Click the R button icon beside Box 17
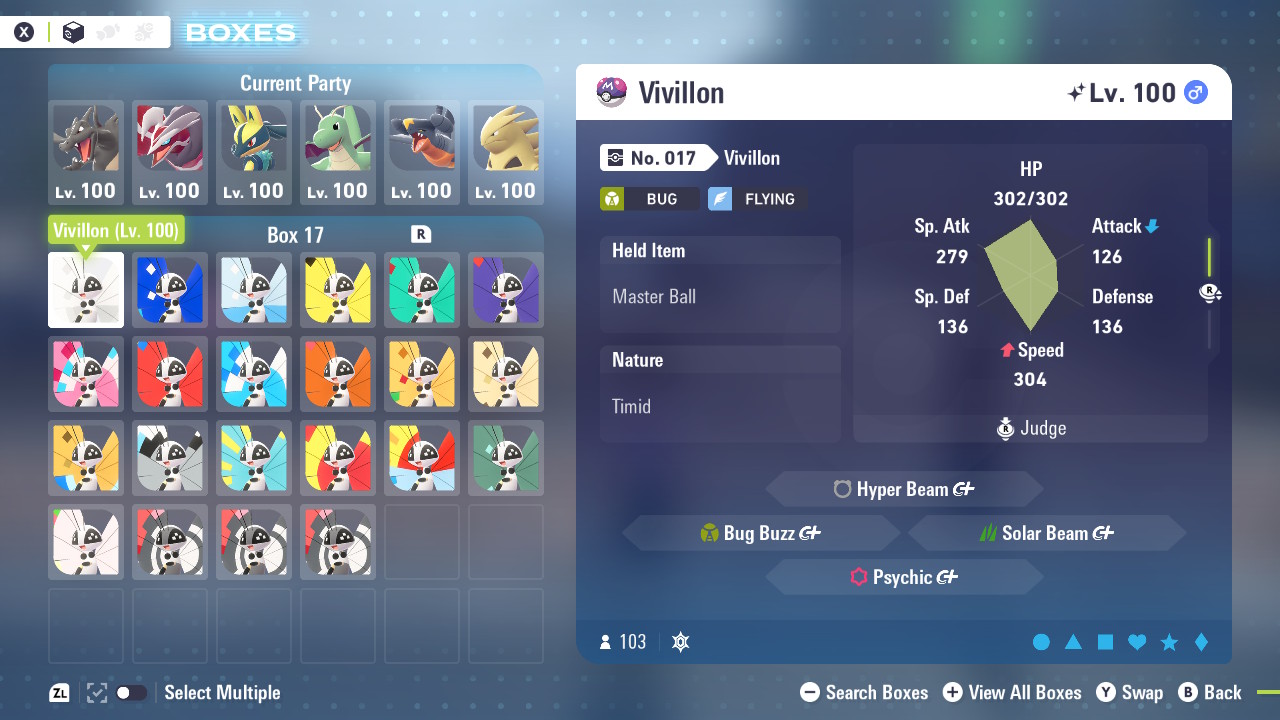The width and height of the screenshot is (1280, 720). click(x=421, y=235)
